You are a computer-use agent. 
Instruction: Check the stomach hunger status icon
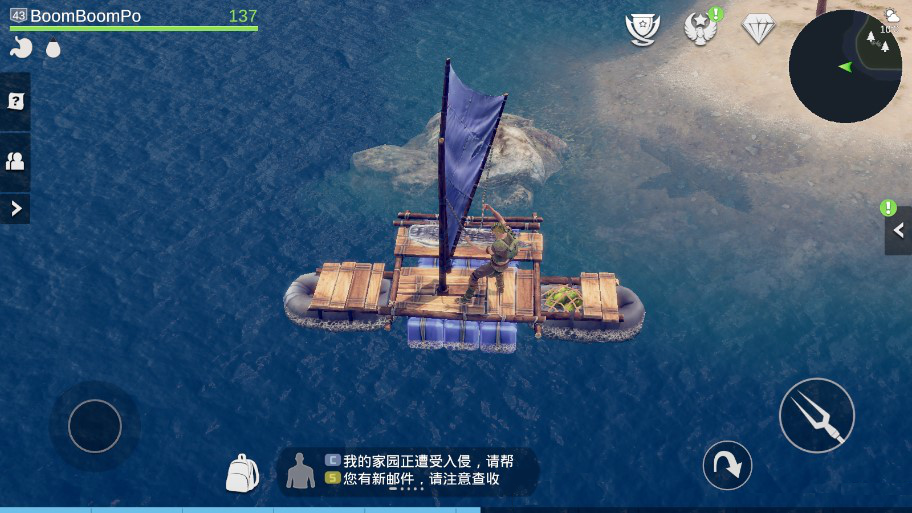click(21, 48)
